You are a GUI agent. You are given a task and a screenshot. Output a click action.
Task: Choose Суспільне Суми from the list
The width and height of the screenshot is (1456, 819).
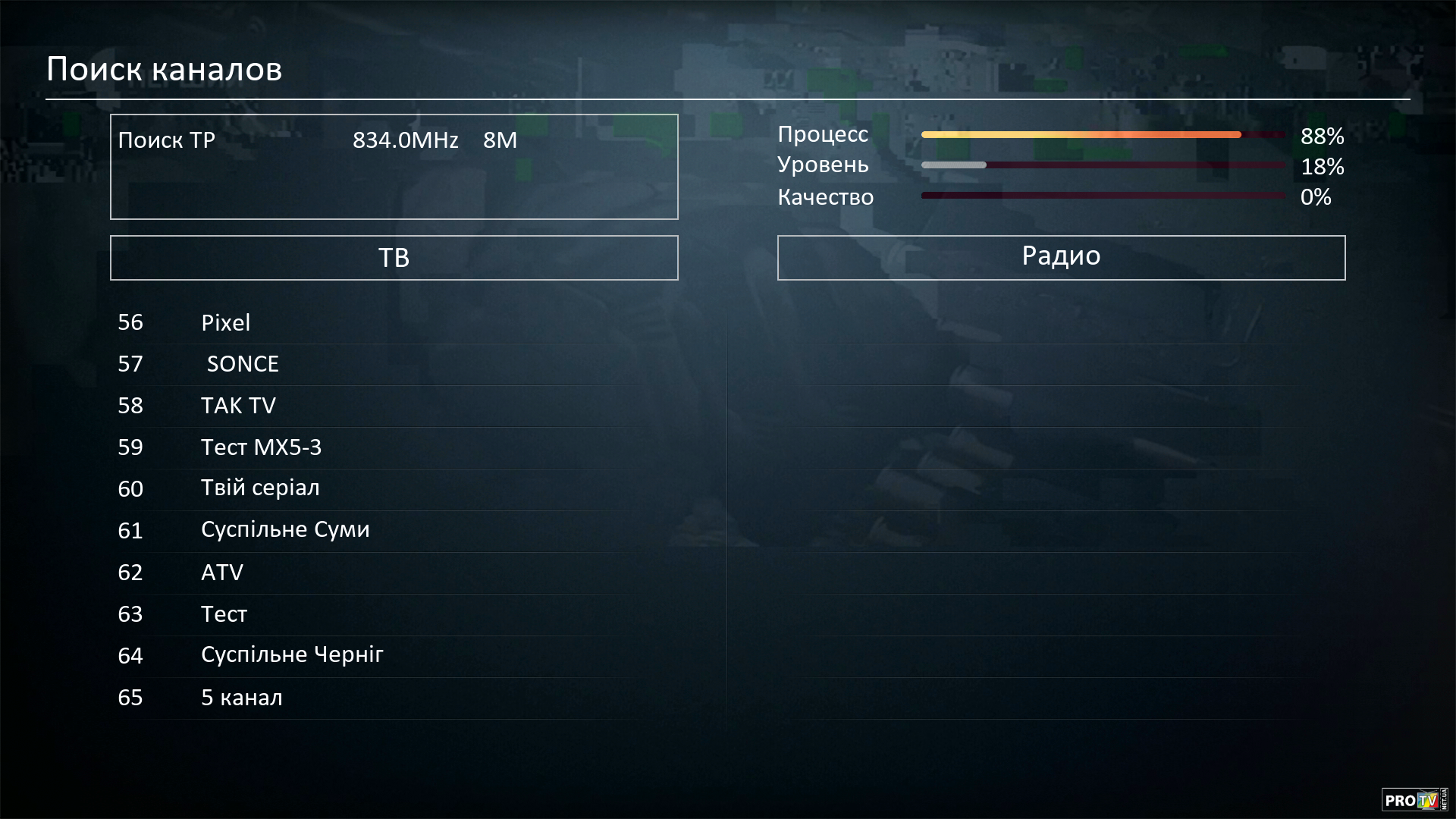point(285,530)
